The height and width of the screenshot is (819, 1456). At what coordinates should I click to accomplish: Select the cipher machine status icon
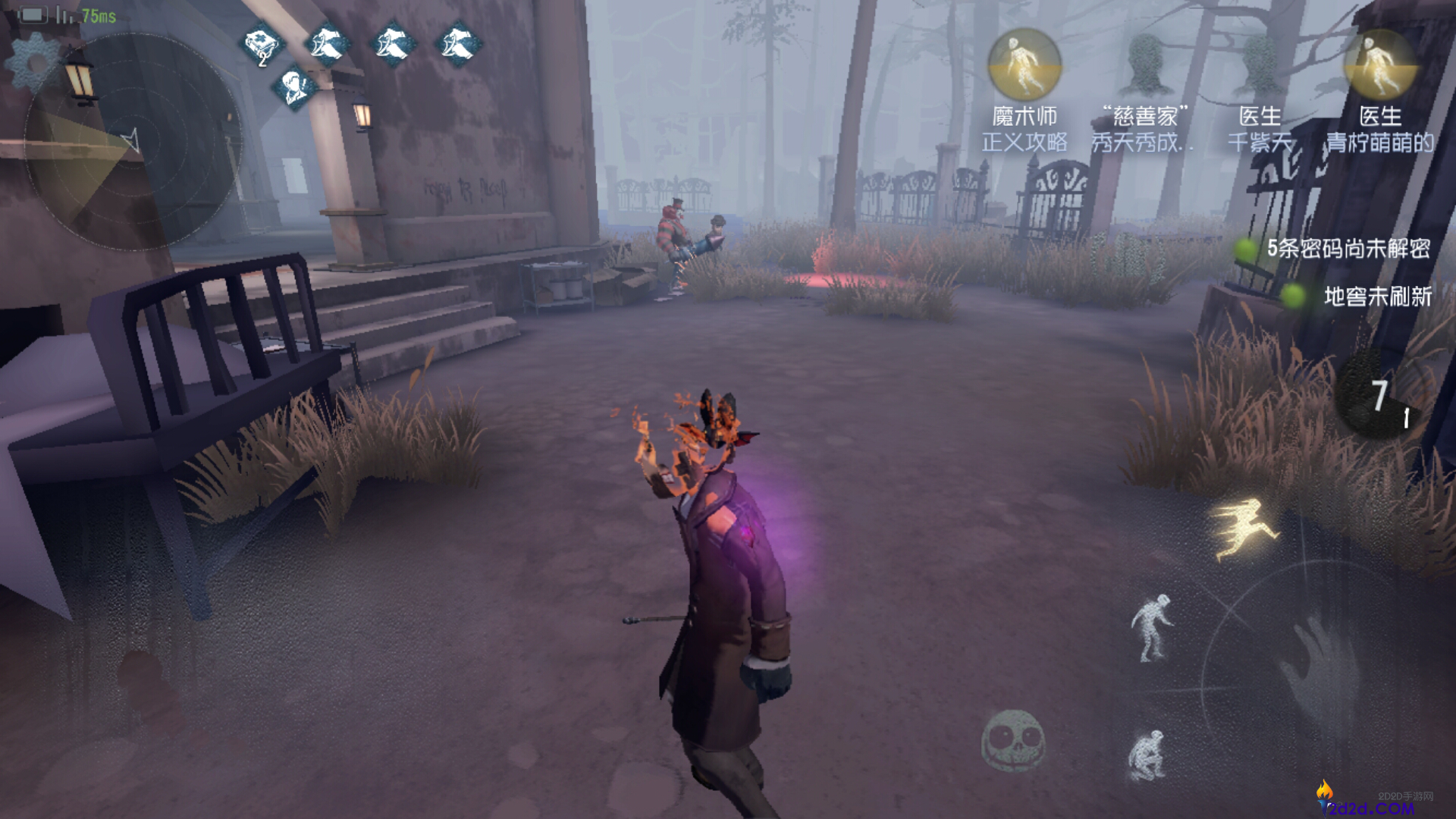(262, 45)
